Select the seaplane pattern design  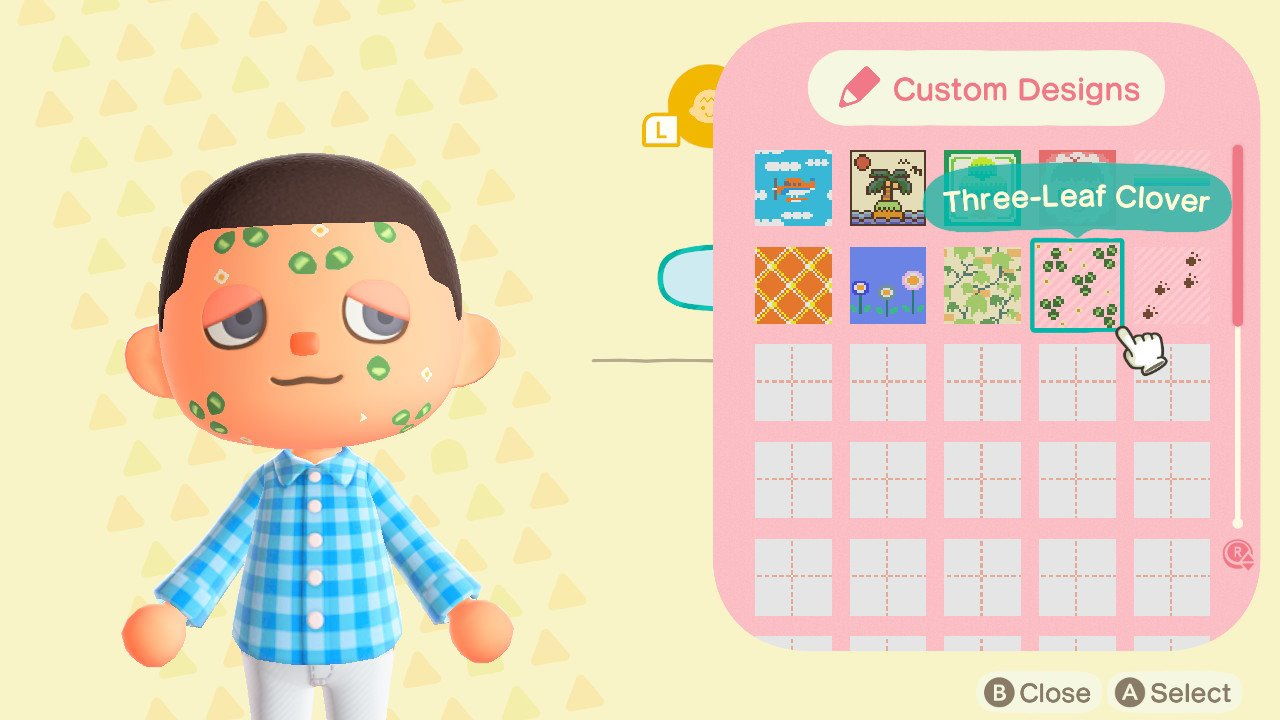793,189
